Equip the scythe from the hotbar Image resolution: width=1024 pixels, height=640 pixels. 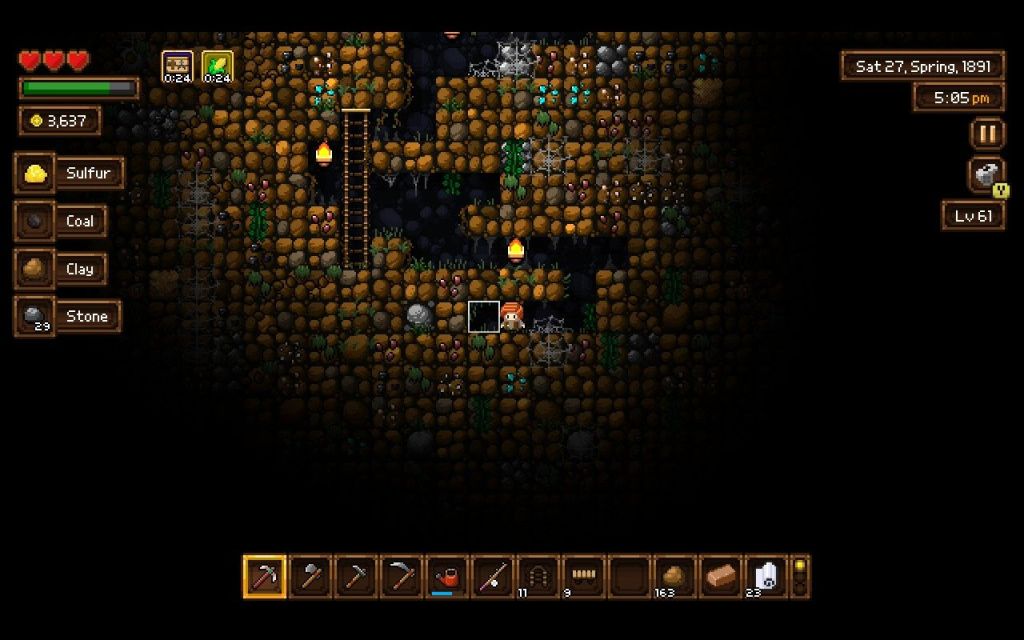[x=403, y=577]
